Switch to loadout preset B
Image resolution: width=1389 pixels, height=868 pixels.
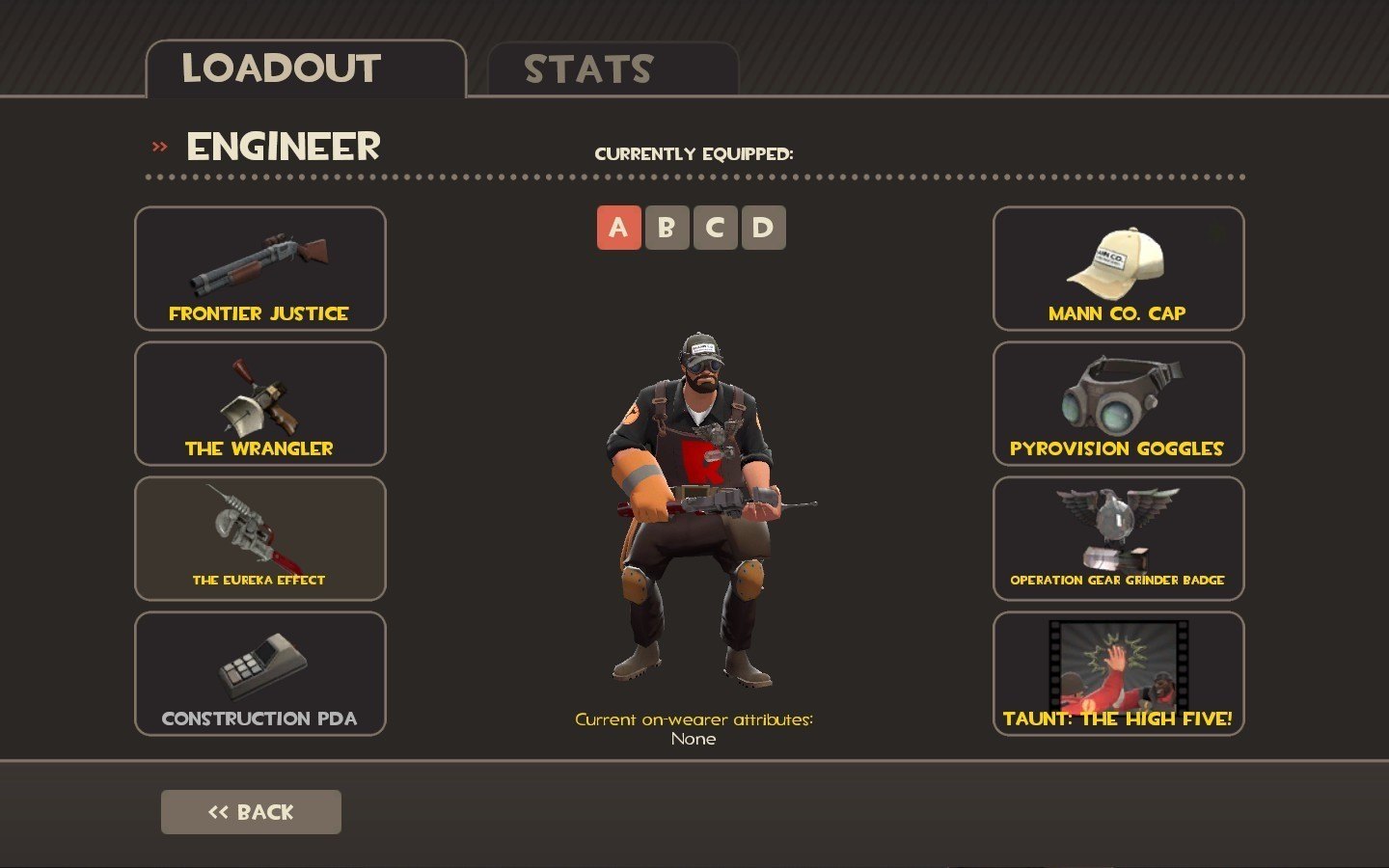point(667,228)
